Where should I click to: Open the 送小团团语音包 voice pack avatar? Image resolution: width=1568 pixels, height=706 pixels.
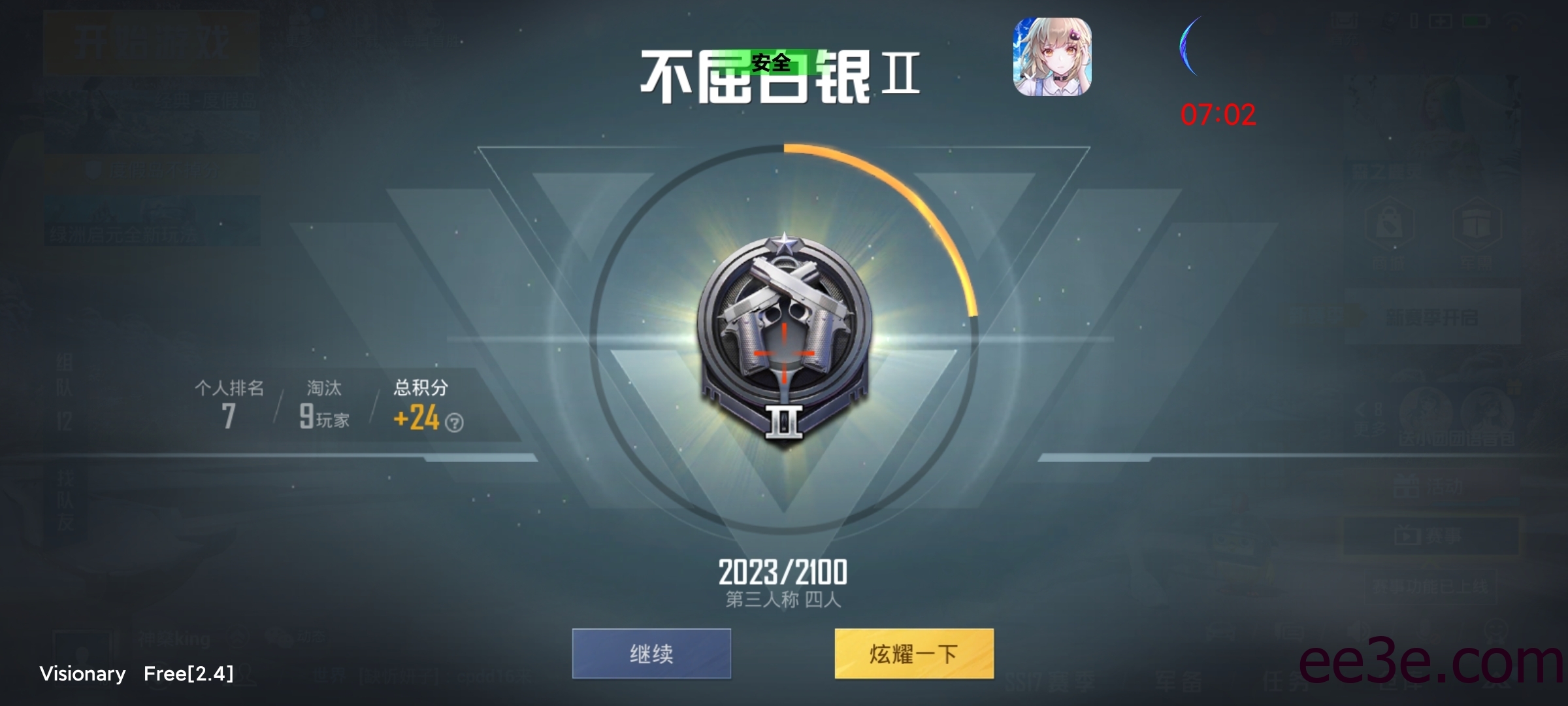[x=1426, y=412]
